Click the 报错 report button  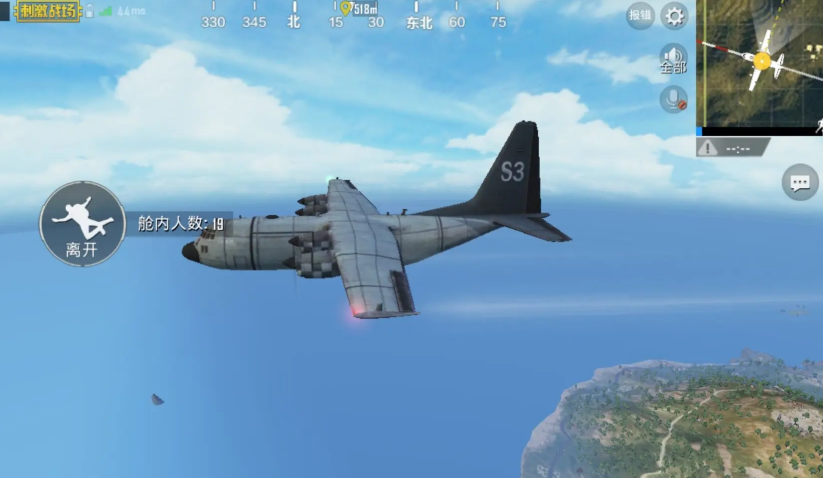tap(640, 15)
